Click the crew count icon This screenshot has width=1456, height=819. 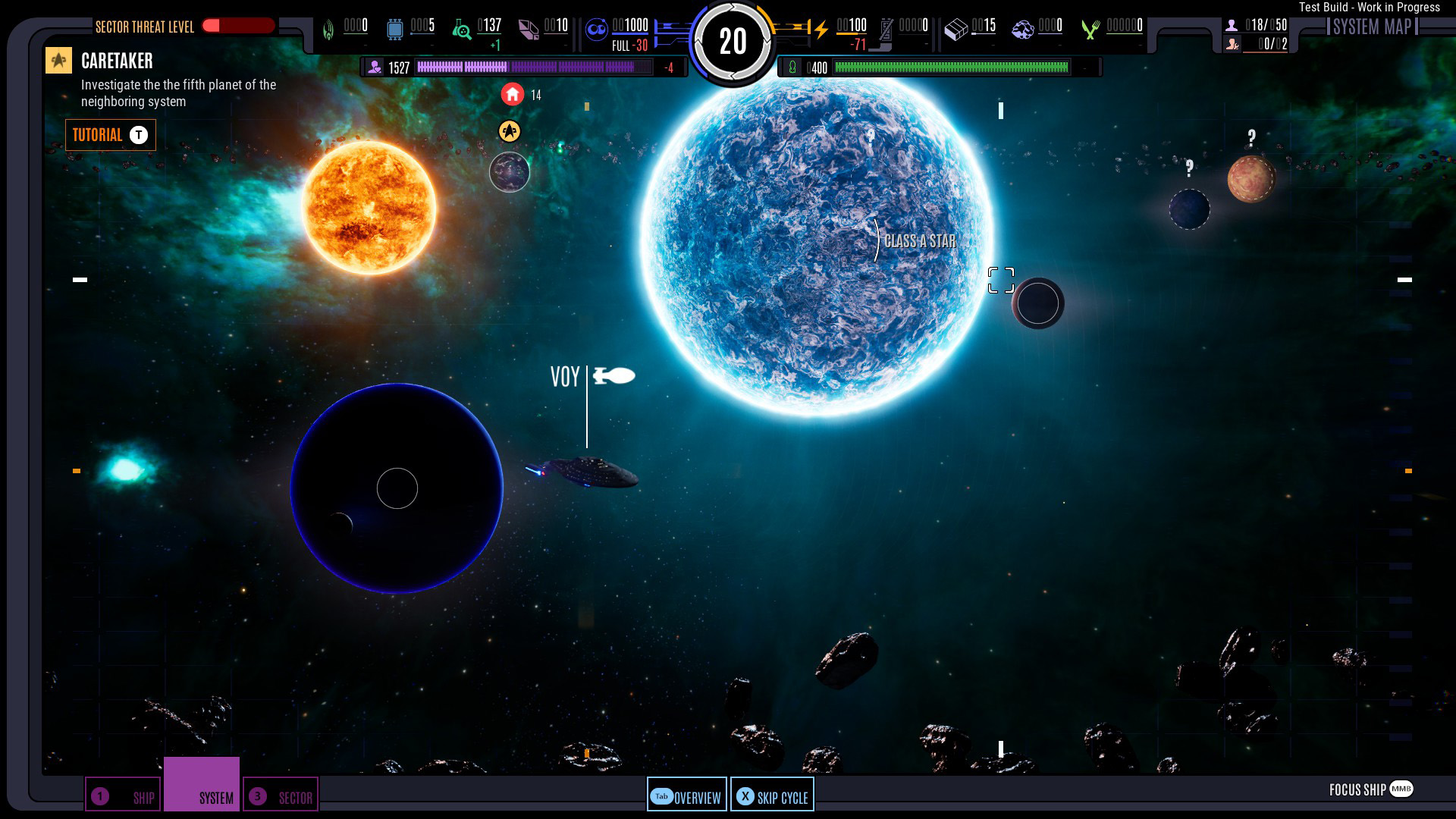pyautogui.click(x=1232, y=26)
